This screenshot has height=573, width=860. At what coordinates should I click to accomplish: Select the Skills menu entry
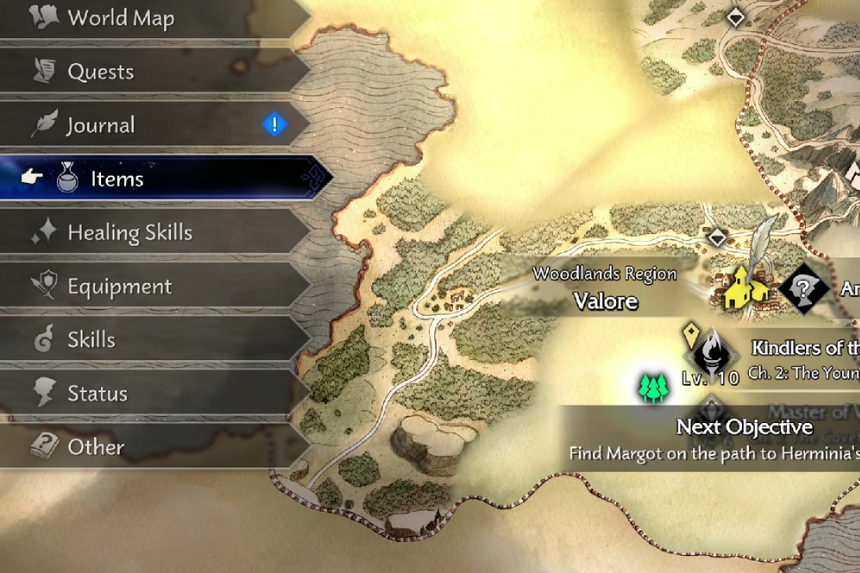click(91, 340)
